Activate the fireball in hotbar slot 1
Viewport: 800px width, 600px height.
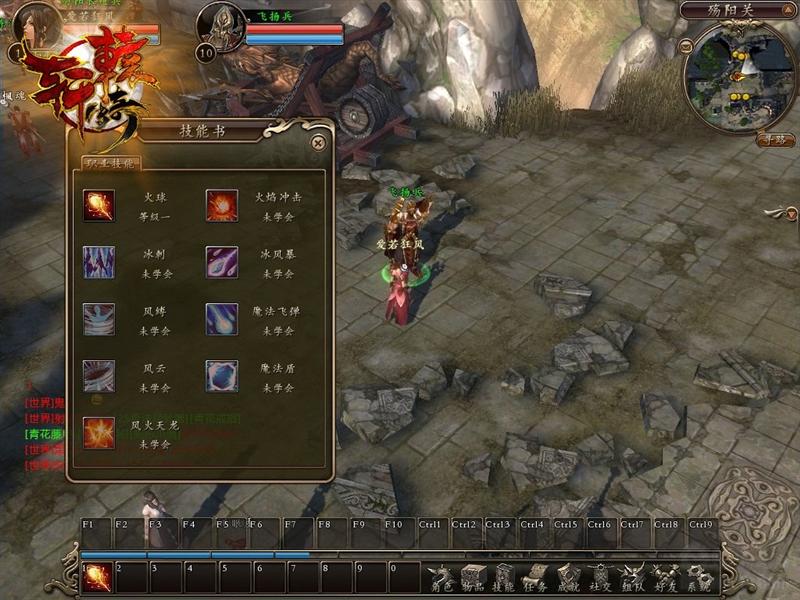click(x=98, y=577)
